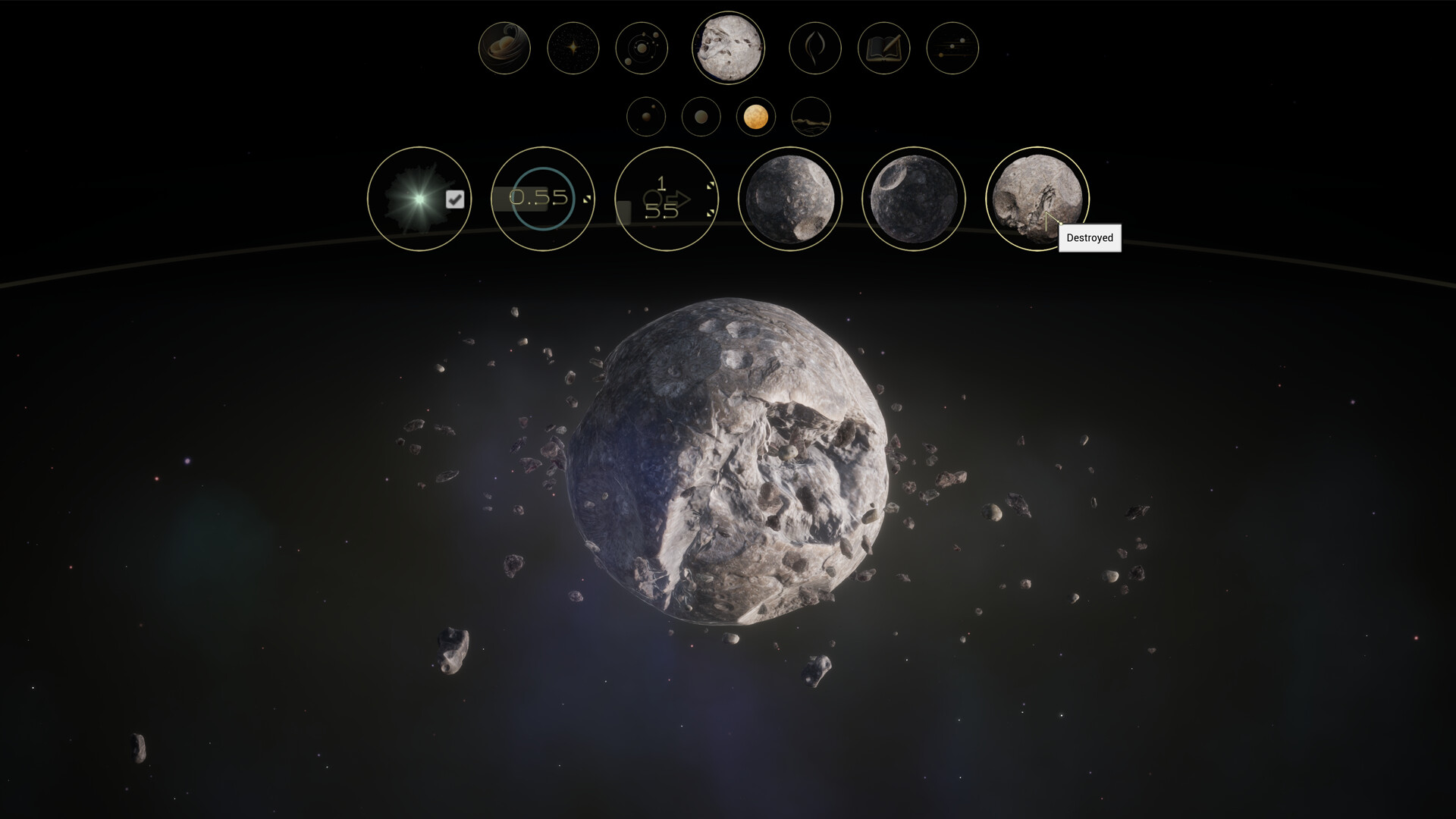Screen dimensions: 1456x819
Task: Select the large cratered asteroid icon
Action: (x=728, y=48)
